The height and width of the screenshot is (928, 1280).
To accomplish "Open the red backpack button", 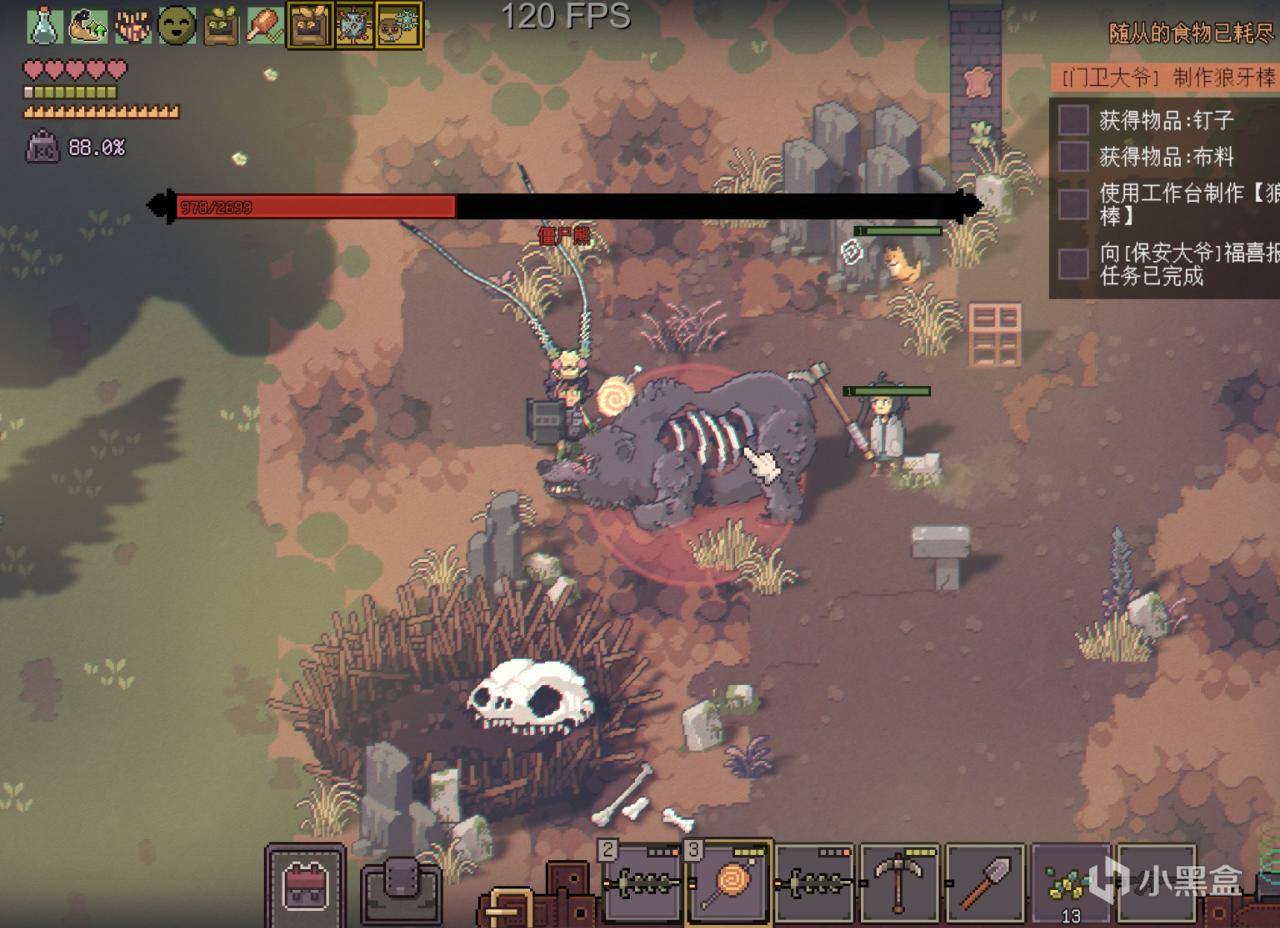I will point(304,886).
